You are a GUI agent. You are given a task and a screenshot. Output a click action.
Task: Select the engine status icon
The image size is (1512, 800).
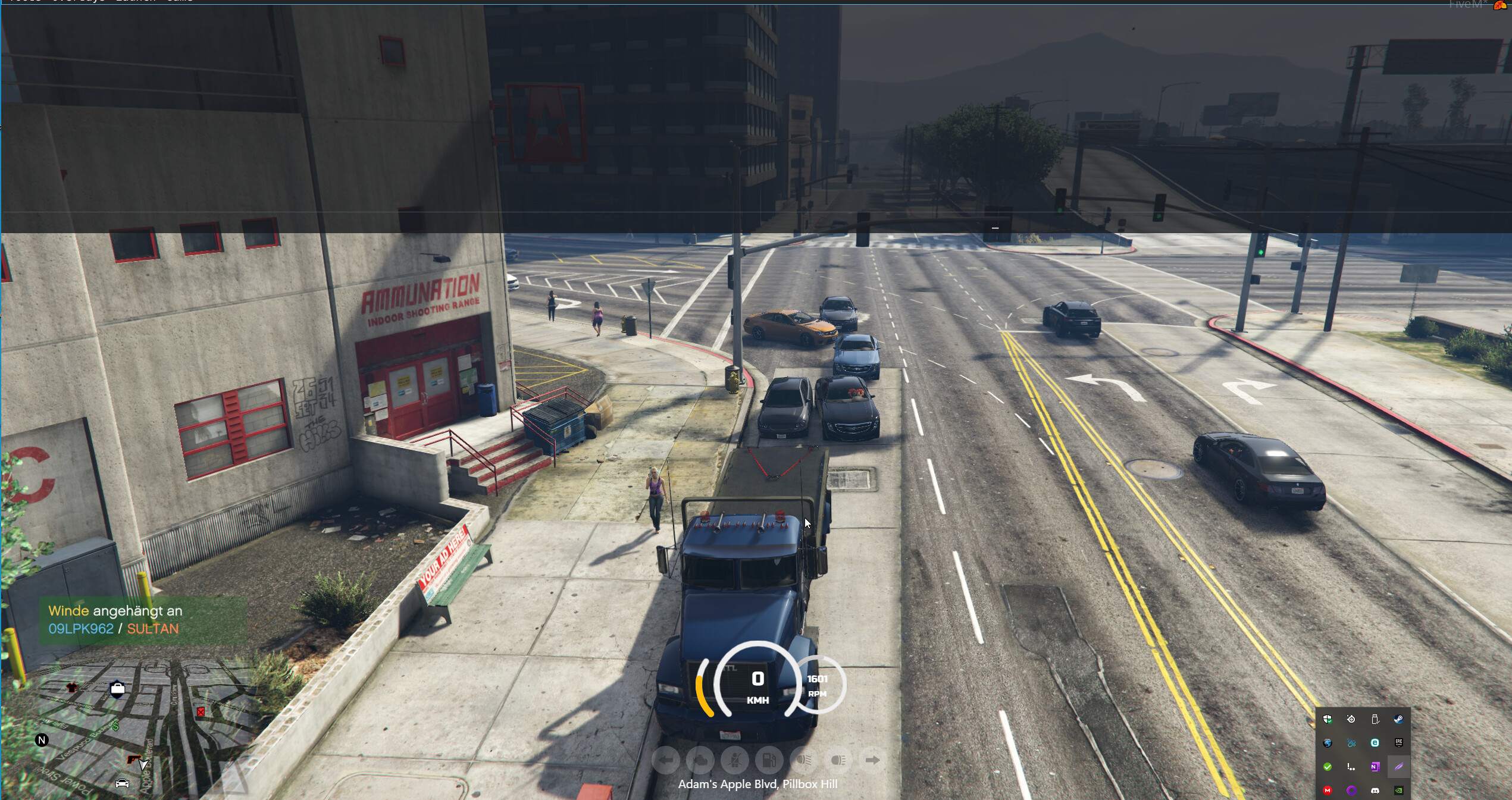pos(700,760)
